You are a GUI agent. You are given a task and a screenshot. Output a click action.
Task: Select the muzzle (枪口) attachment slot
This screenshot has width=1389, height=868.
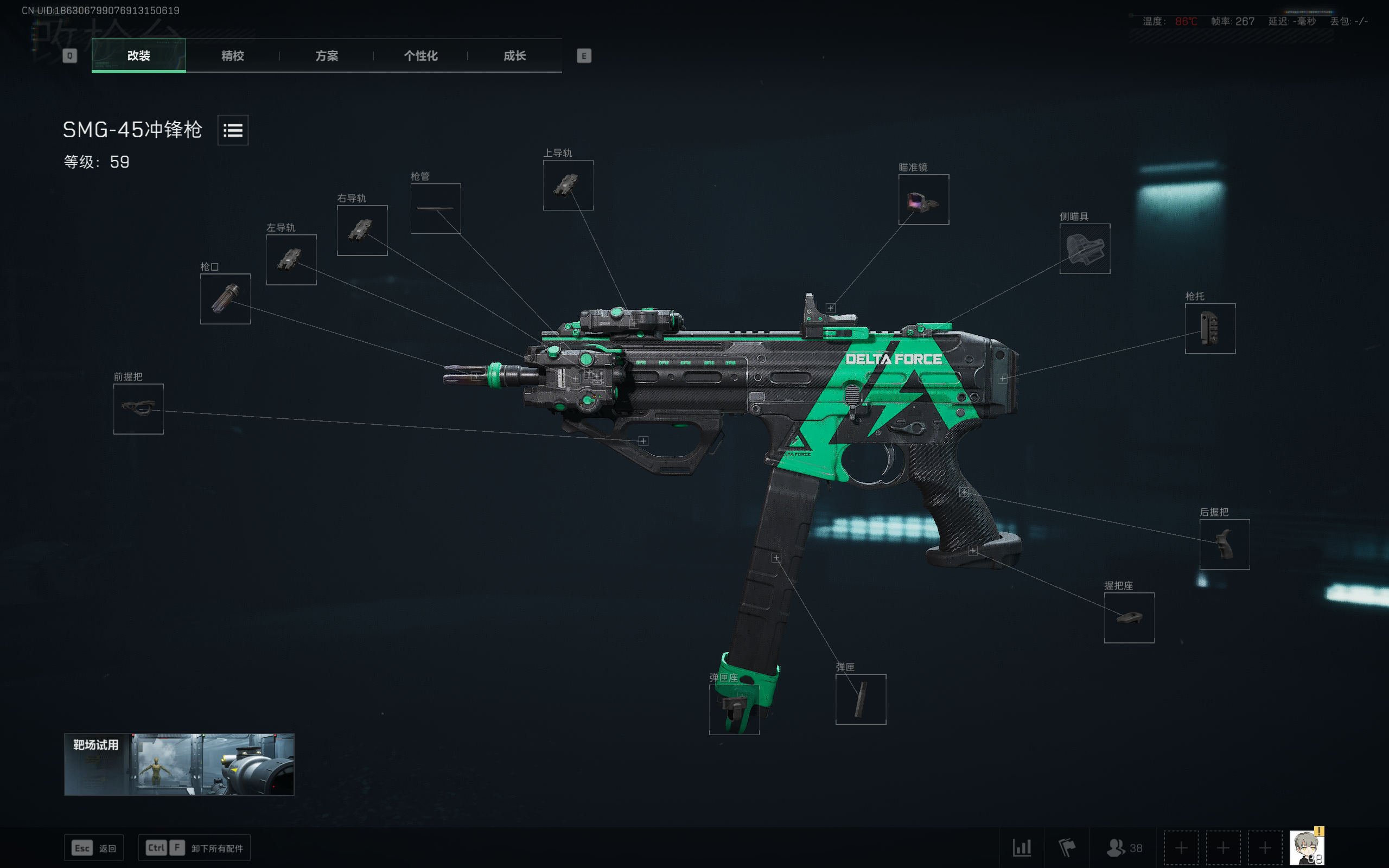coord(225,299)
